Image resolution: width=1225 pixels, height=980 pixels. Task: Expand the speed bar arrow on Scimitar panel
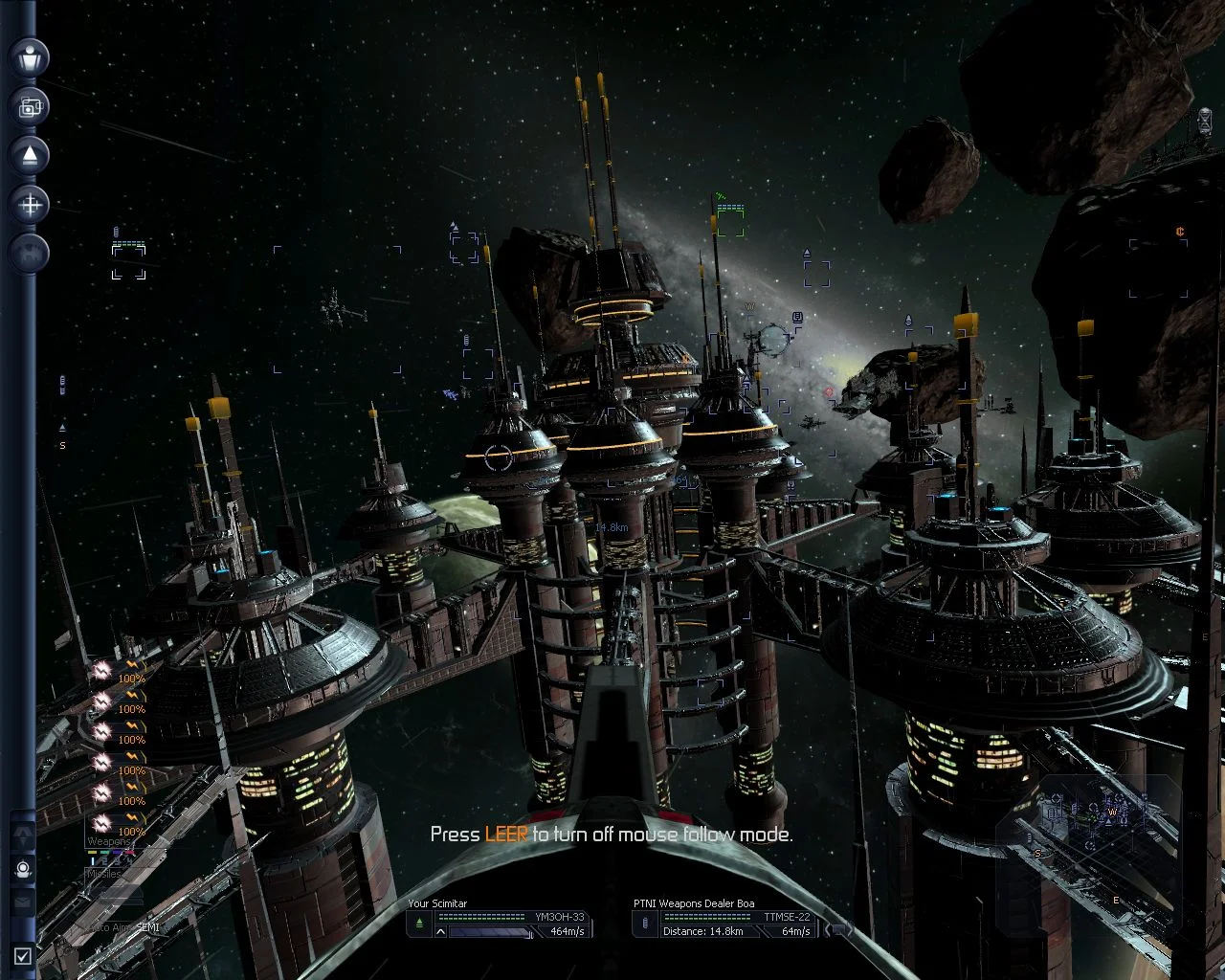click(441, 930)
